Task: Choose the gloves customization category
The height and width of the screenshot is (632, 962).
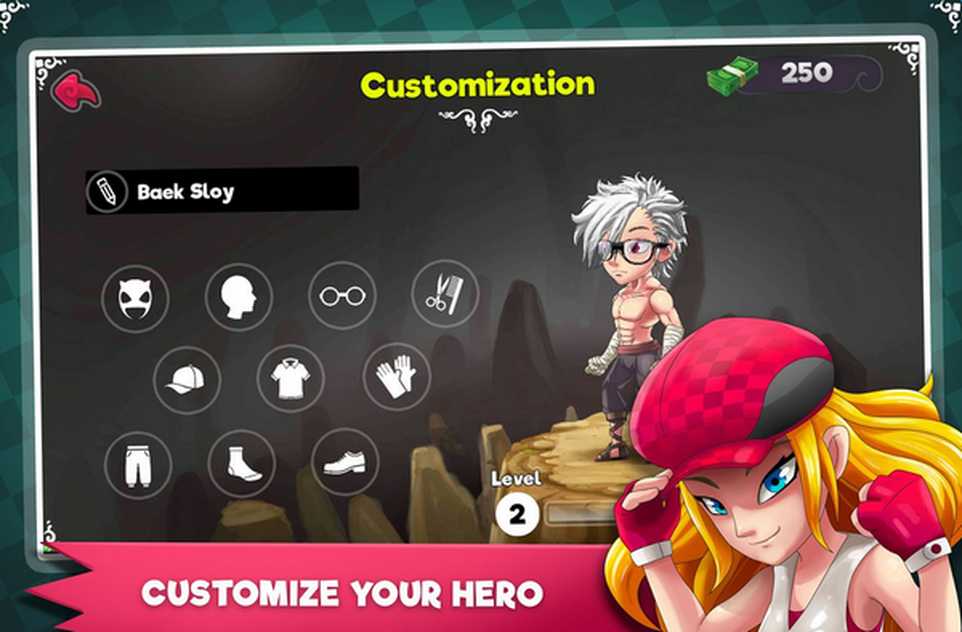Action: tap(396, 378)
